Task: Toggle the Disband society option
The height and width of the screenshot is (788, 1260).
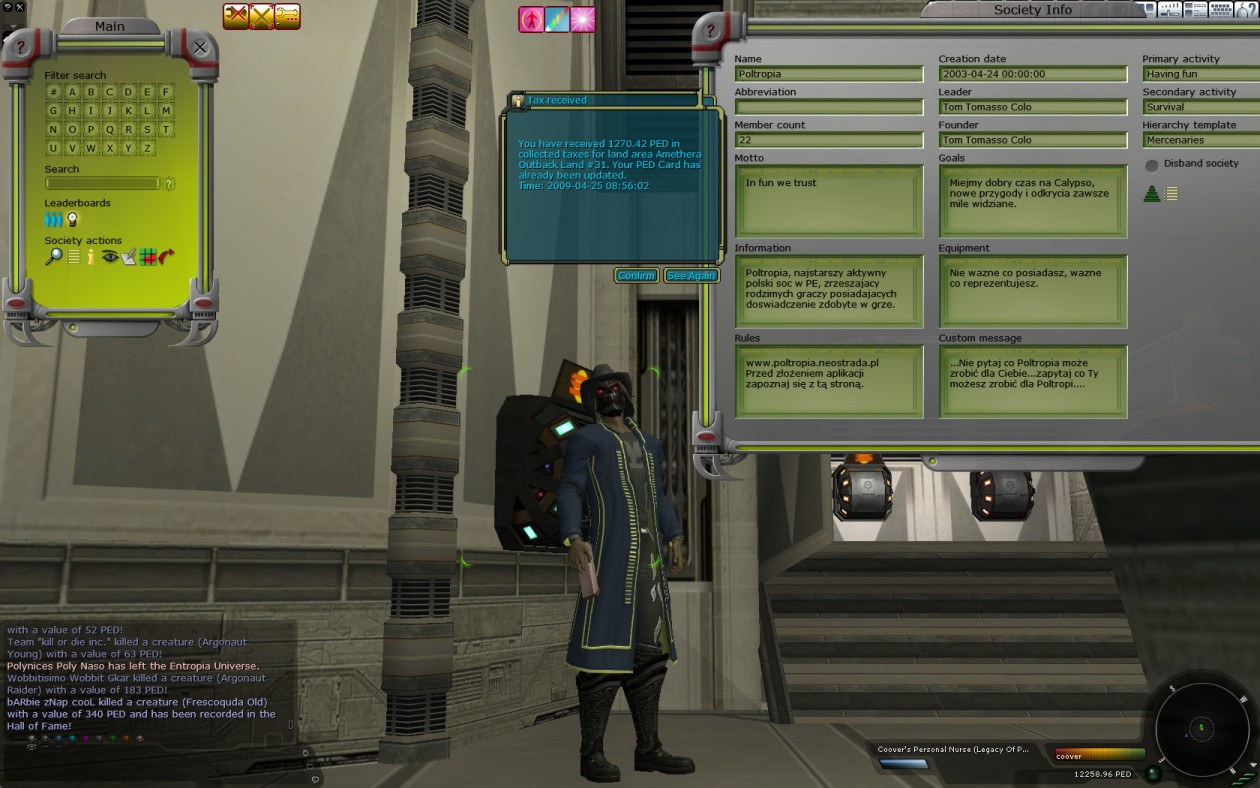Action: (x=1152, y=165)
